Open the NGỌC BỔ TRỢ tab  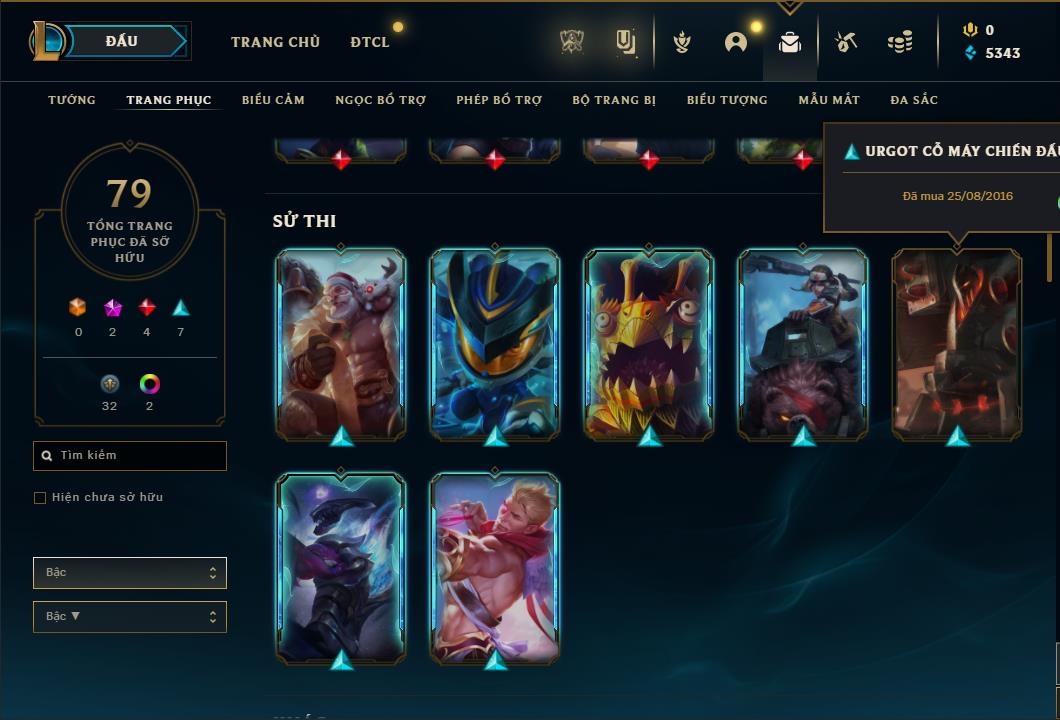[x=380, y=100]
